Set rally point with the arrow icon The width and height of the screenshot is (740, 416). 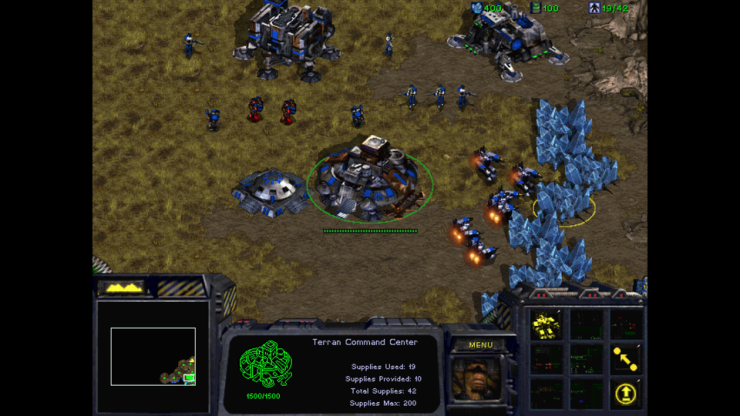click(x=625, y=357)
